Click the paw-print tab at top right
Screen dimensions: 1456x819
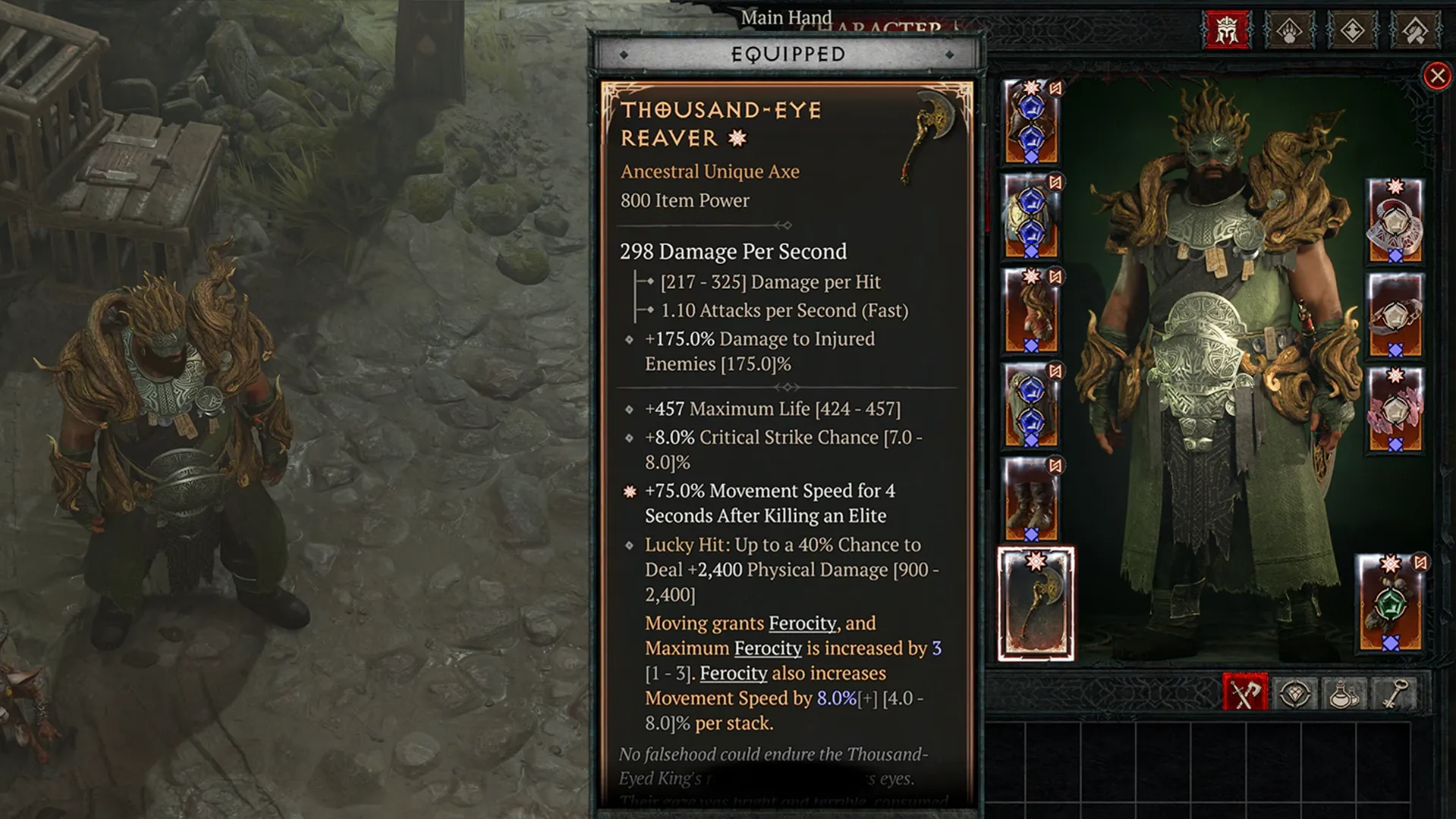click(x=1289, y=31)
